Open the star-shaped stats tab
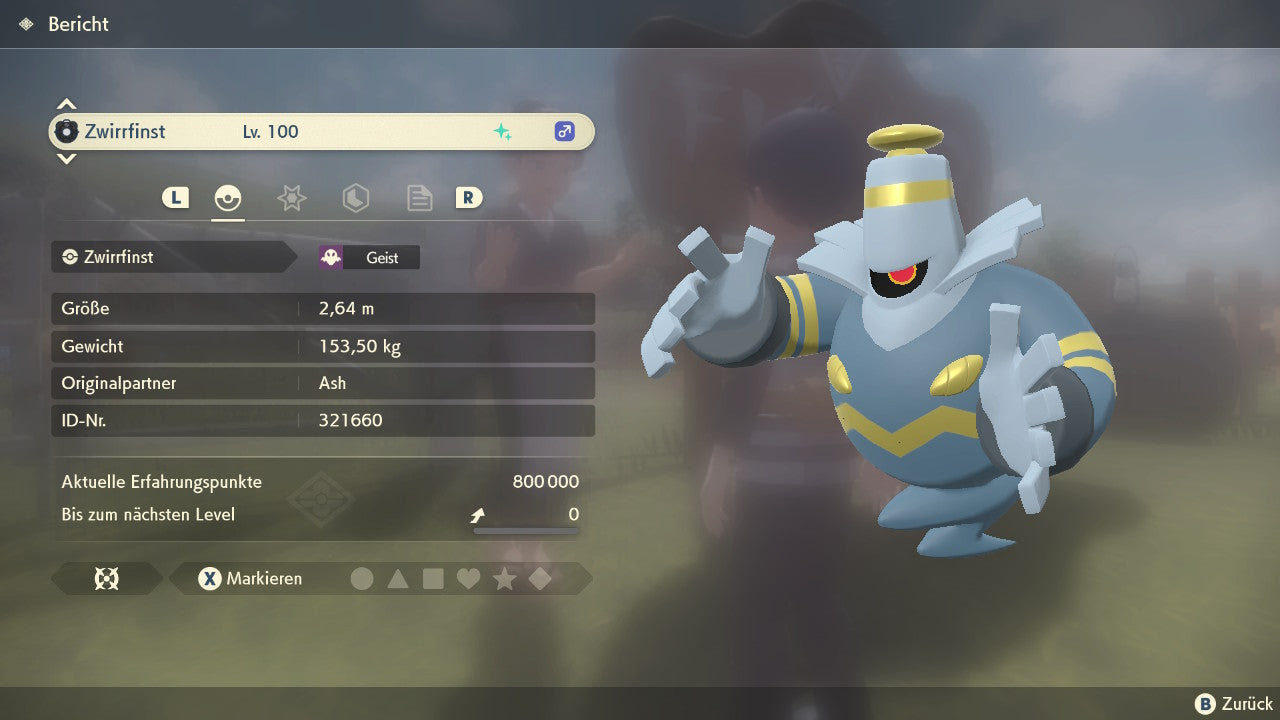This screenshot has width=1280, height=720. pos(291,198)
